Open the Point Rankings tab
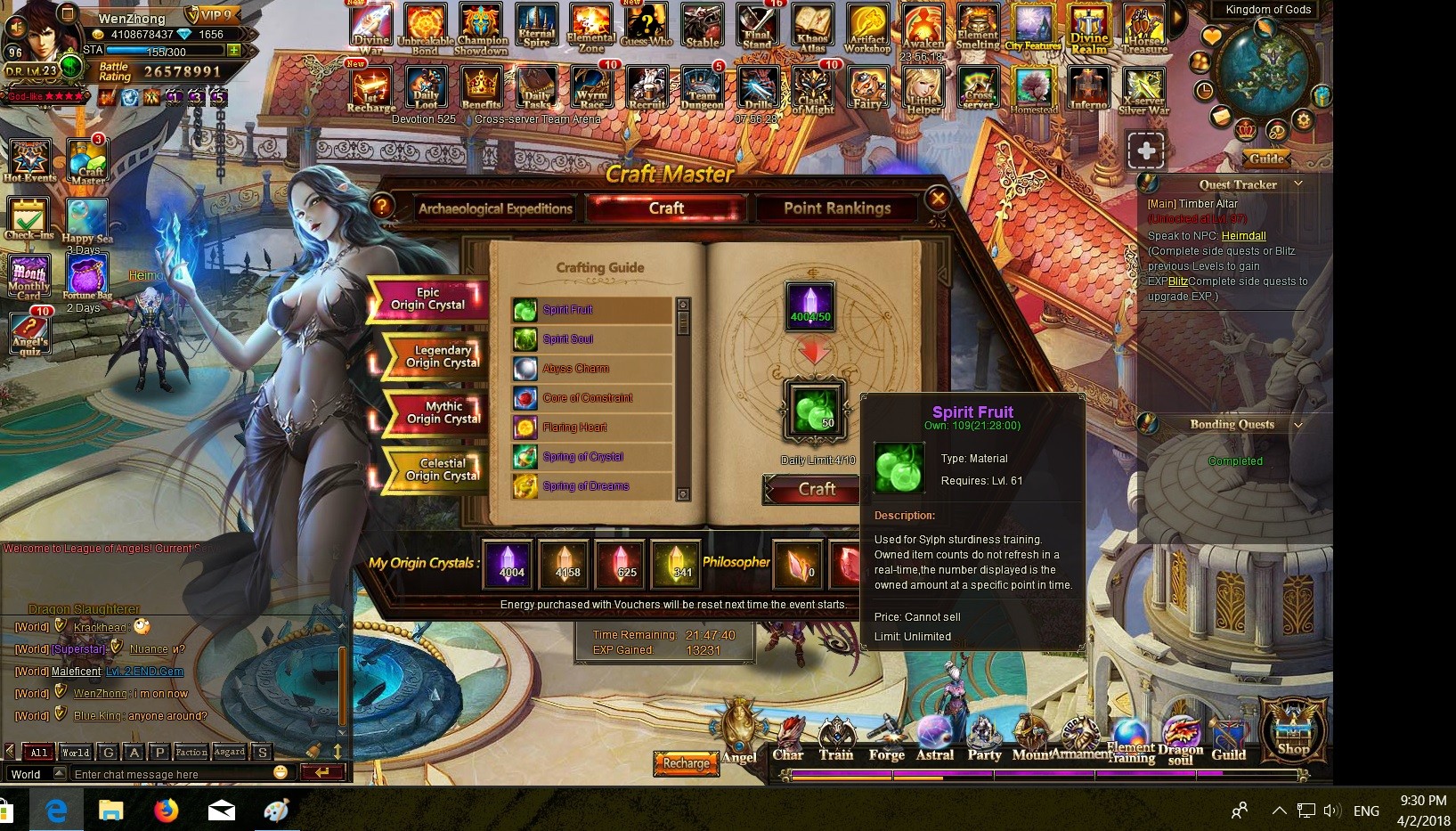 pyautogui.click(x=836, y=208)
